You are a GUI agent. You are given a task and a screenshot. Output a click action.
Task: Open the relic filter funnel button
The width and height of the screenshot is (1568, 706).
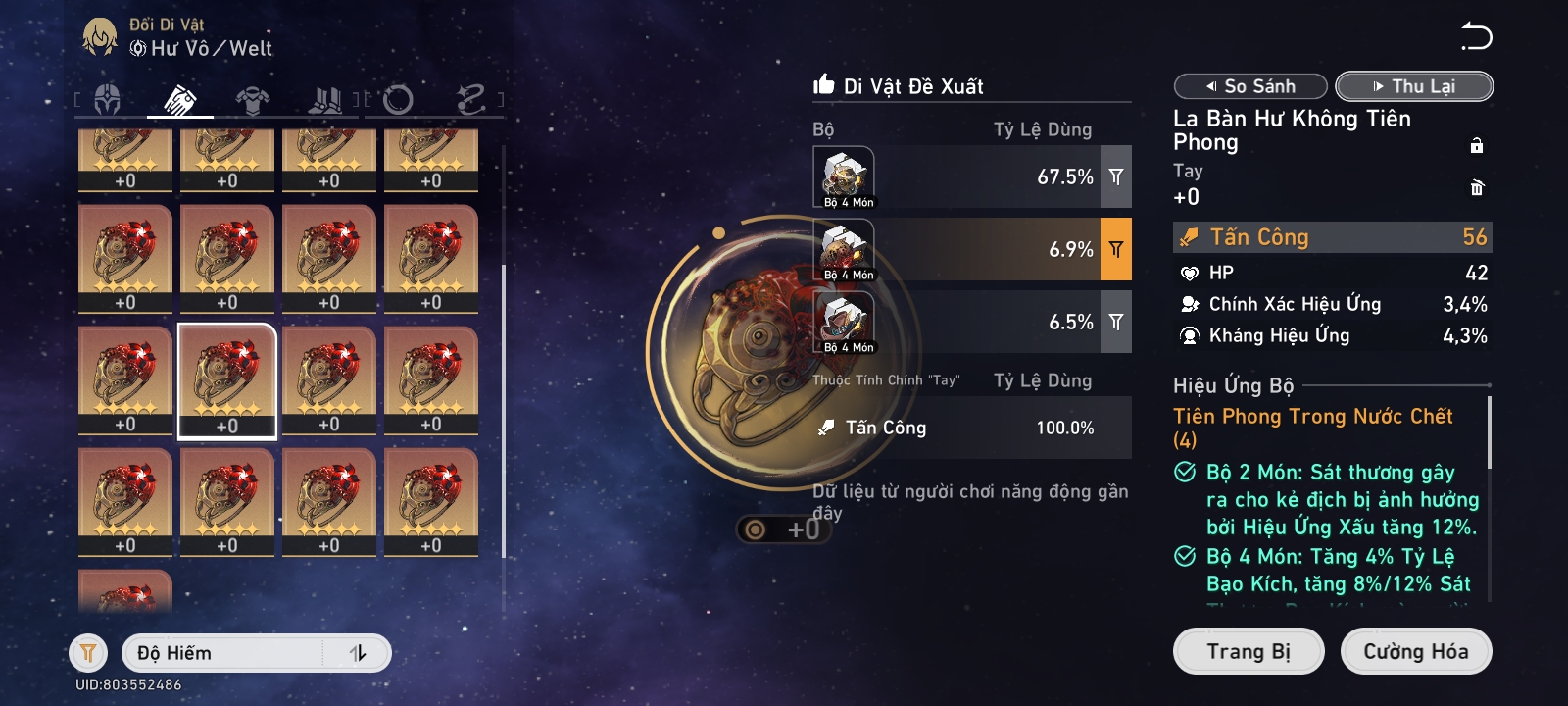(88, 653)
